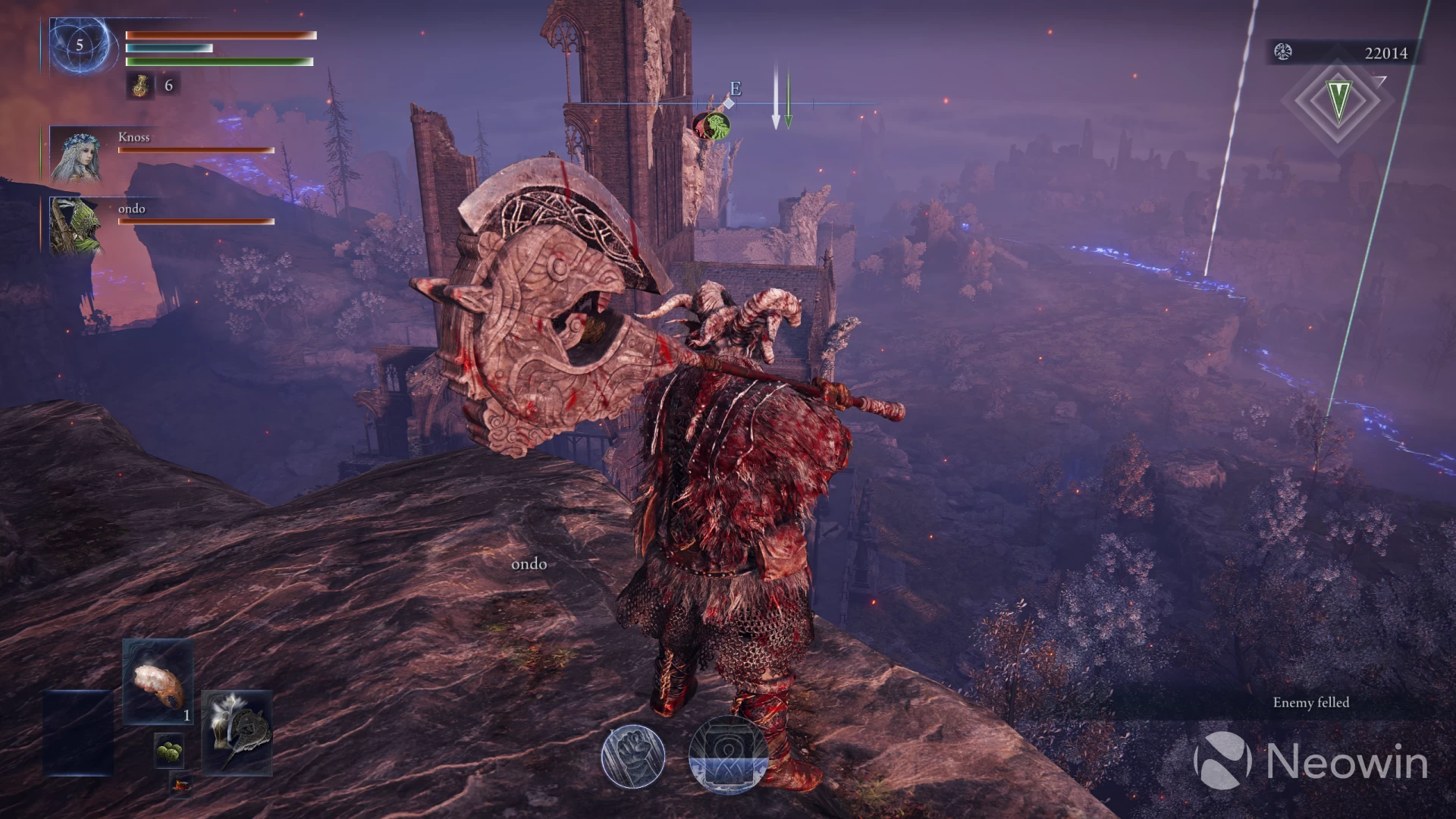1456x819 pixels.
Task: Click the runes currency icon
Action: pos(1283,52)
